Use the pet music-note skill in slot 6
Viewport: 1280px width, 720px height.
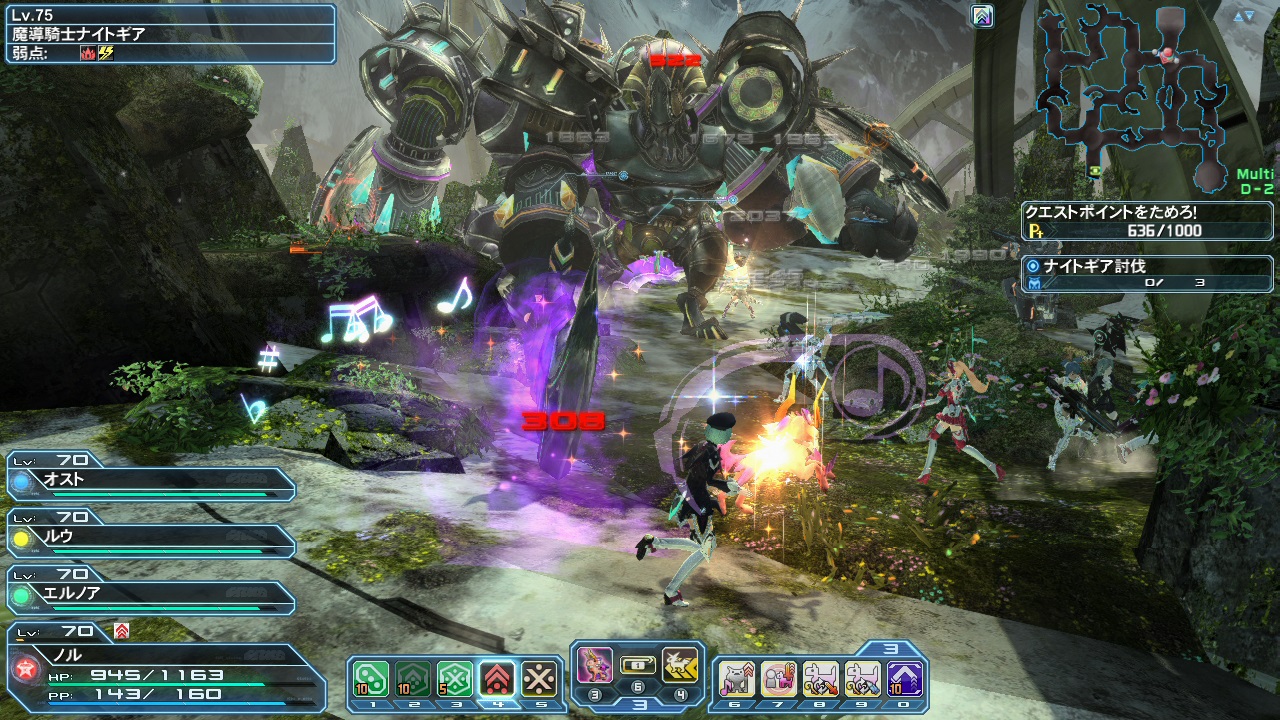[737, 679]
